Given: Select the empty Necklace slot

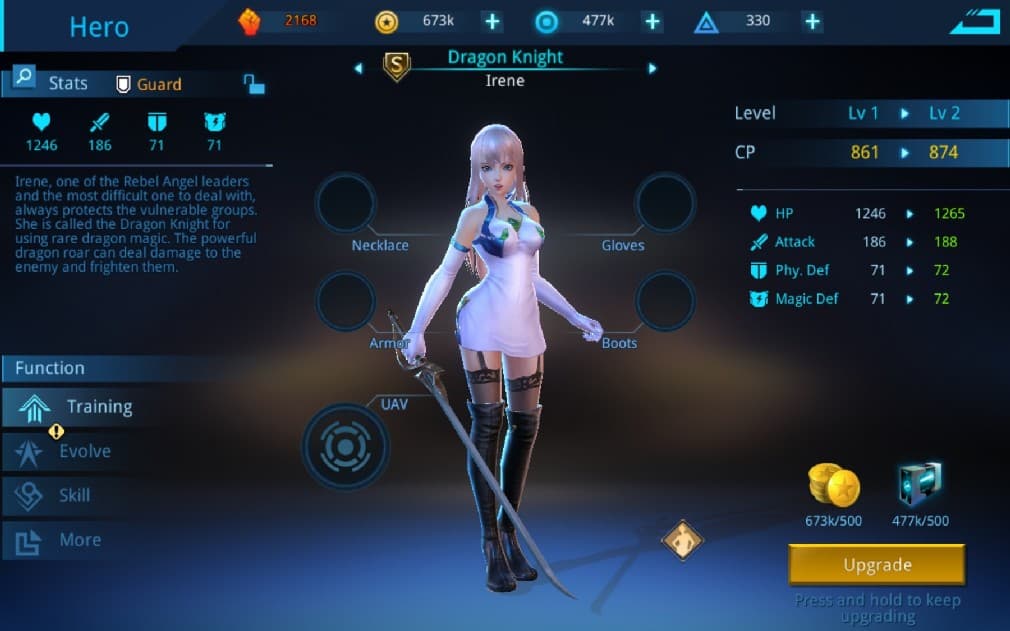Looking at the screenshot, I should point(346,203).
